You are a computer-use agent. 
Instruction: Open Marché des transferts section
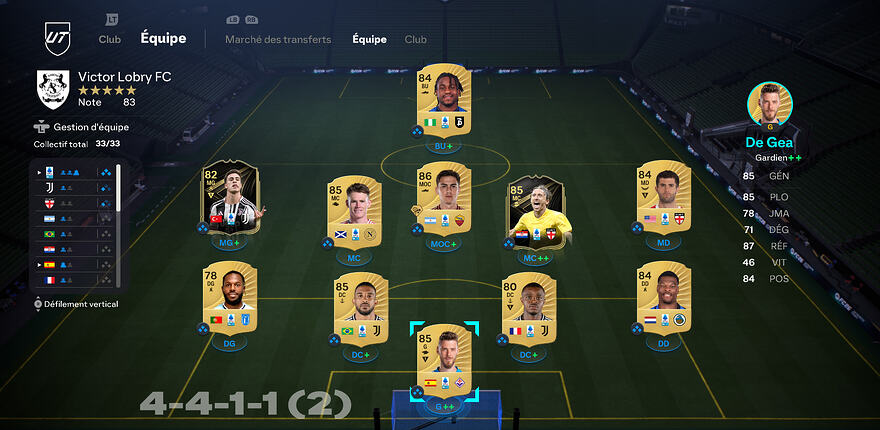click(278, 40)
